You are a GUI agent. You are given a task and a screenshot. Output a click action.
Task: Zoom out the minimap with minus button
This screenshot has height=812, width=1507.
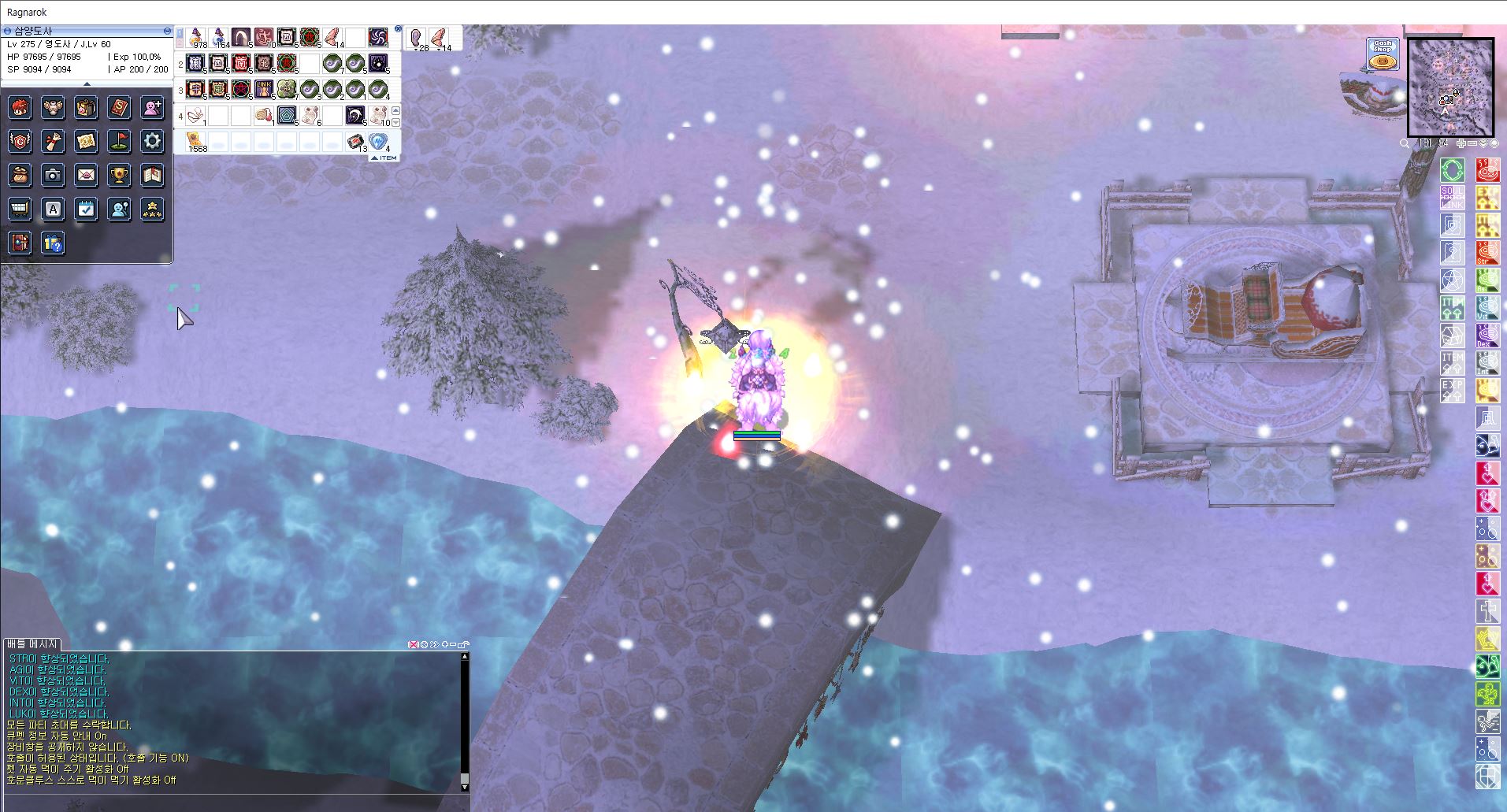coord(1472,143)
